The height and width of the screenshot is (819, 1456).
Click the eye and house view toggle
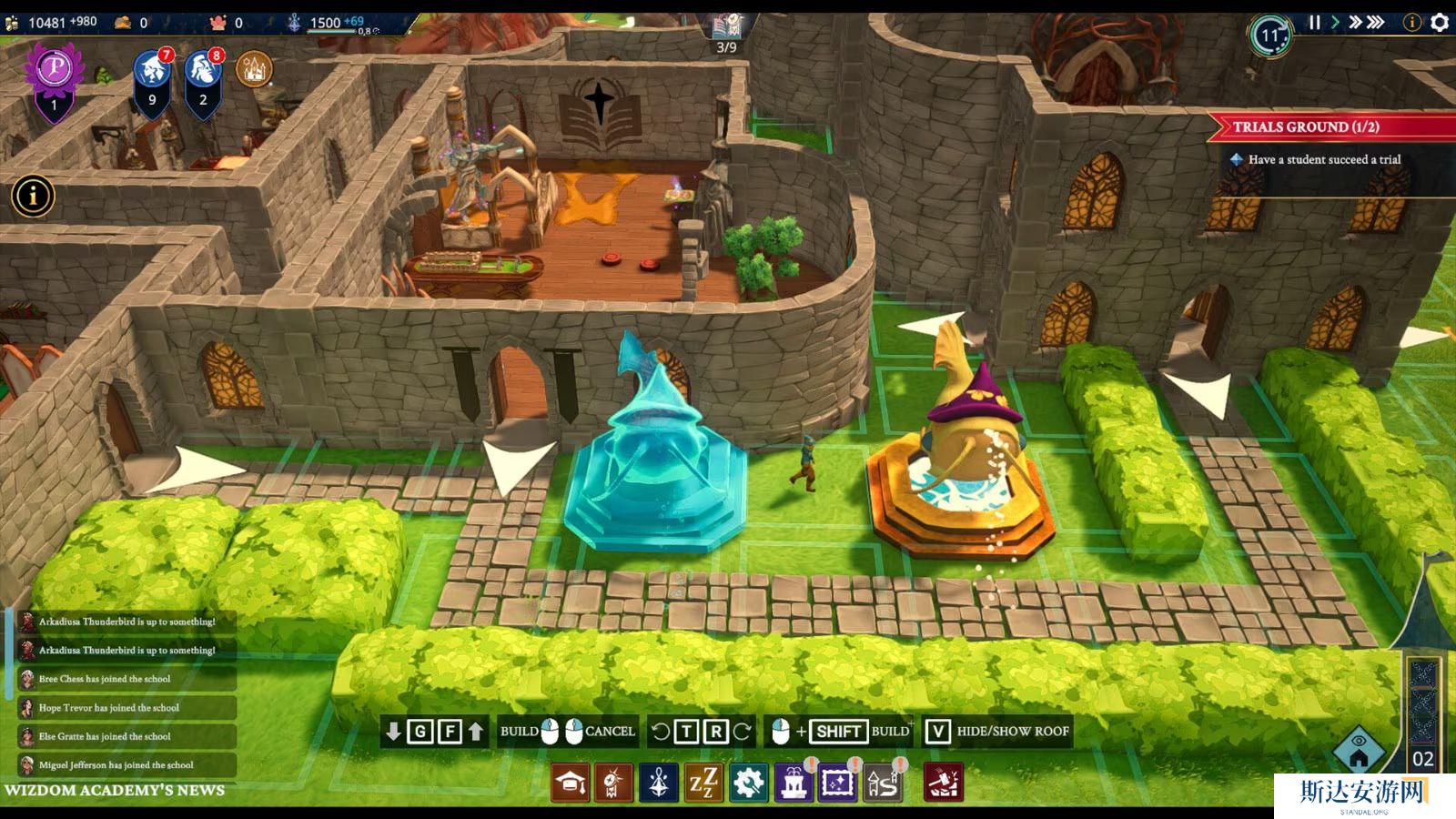(1358, 748)
